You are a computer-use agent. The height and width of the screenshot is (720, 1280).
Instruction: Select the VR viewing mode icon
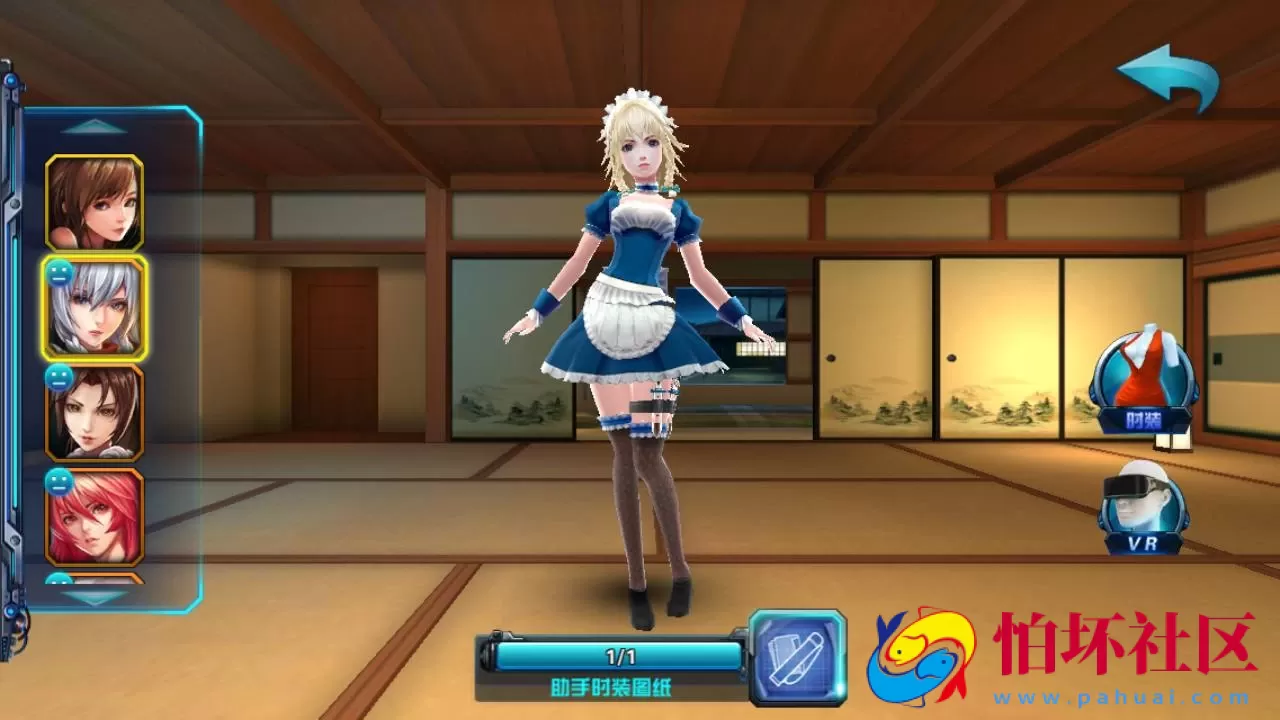[1146, 510]
